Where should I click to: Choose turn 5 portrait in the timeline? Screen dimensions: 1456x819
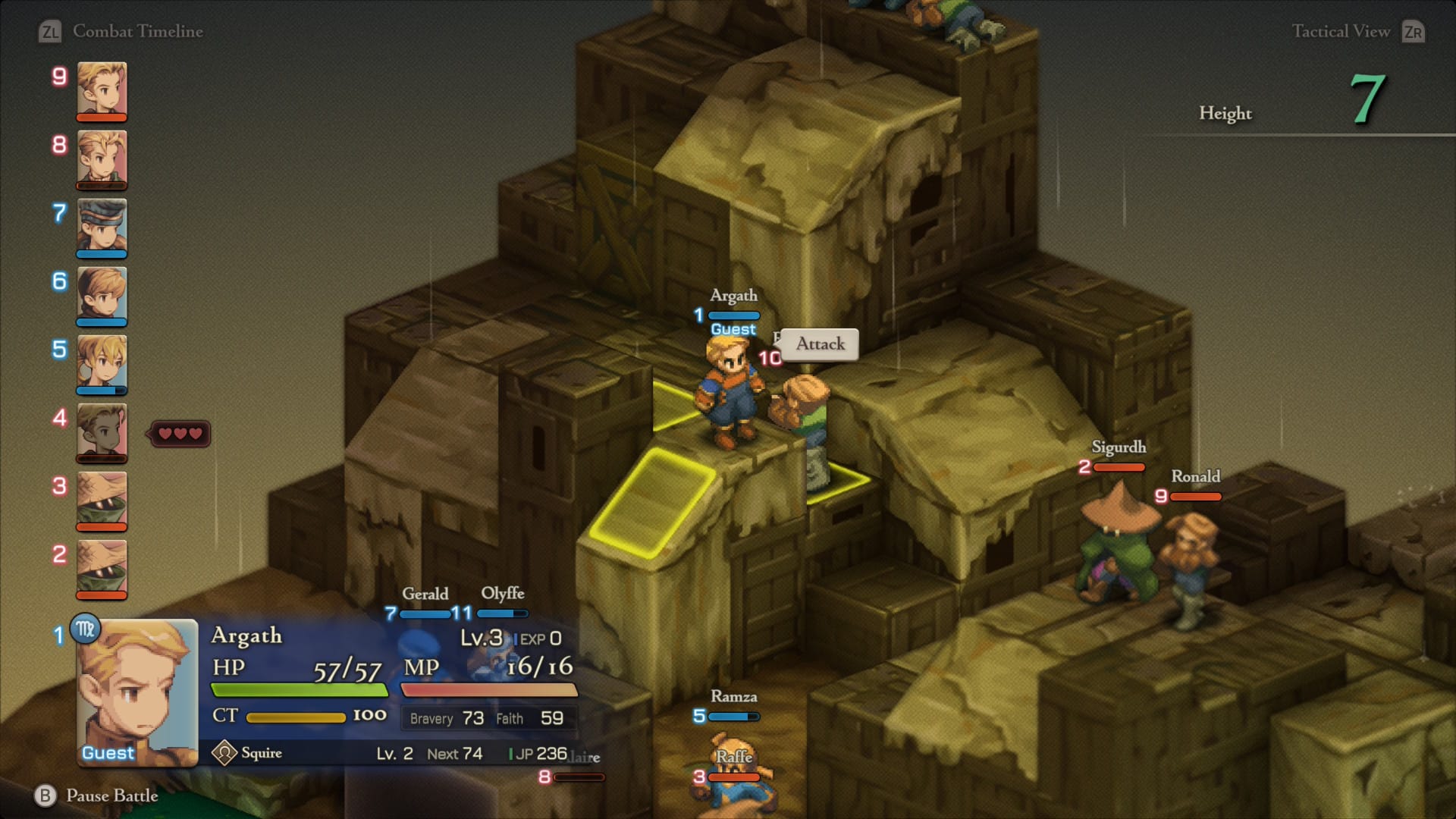pos(102,362)
